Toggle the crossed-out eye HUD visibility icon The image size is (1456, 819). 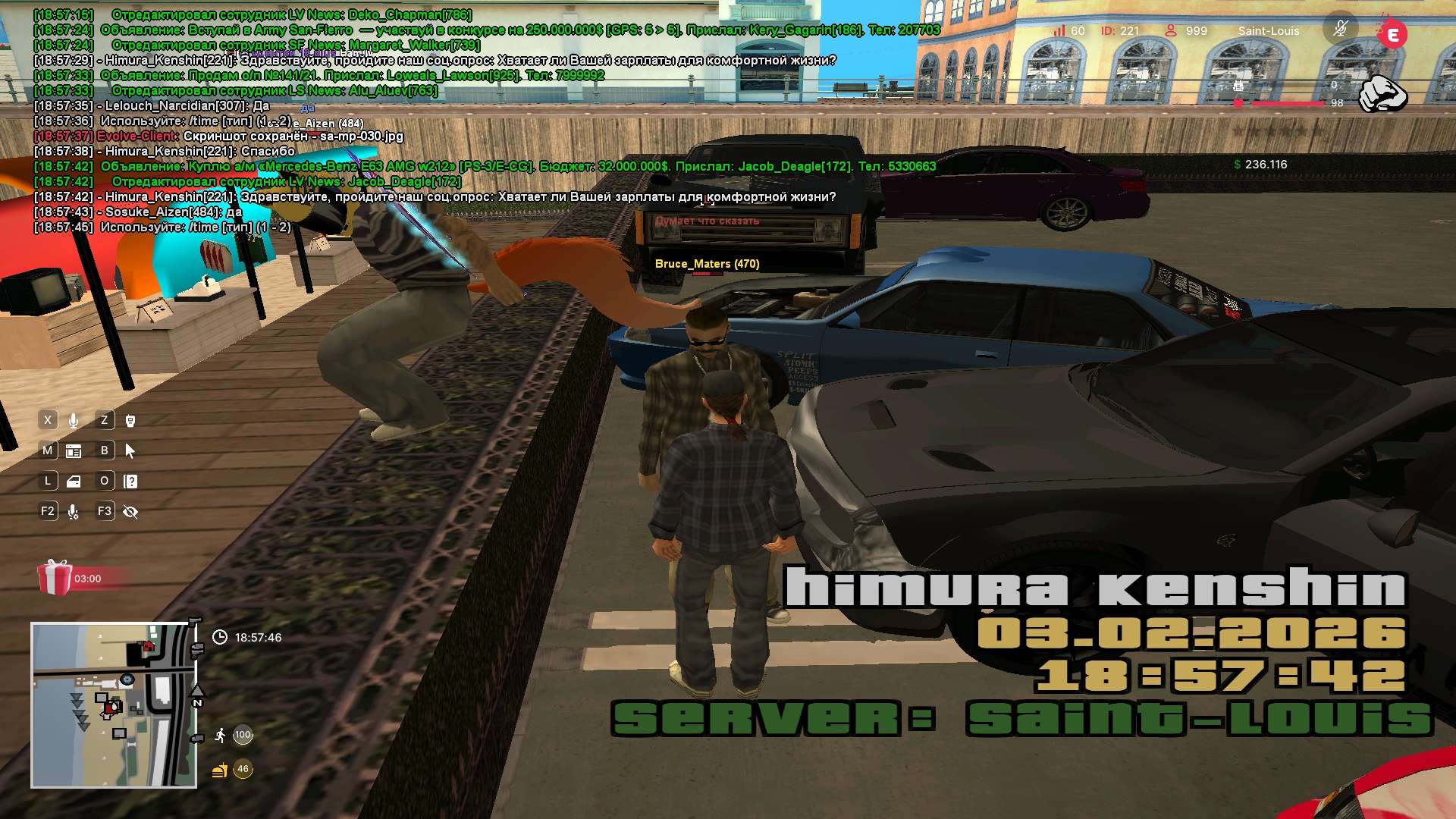130,512
